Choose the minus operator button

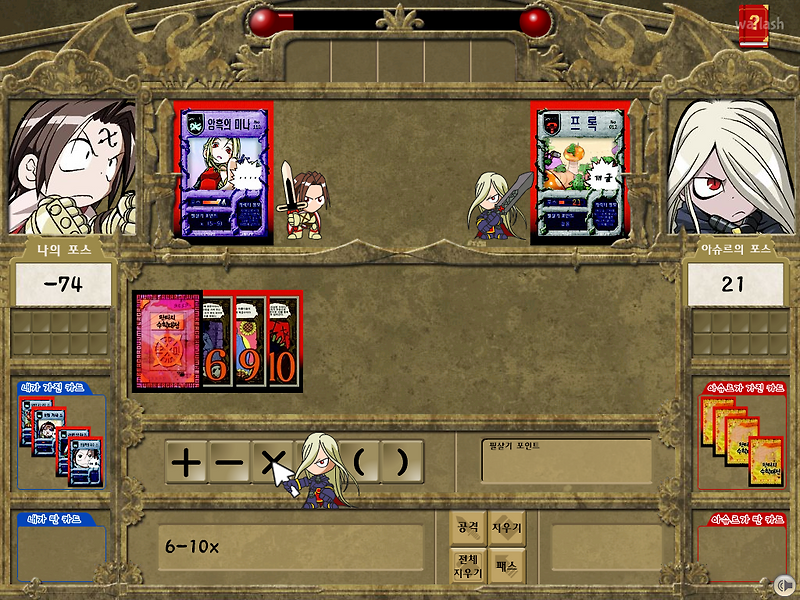point(228,462)
